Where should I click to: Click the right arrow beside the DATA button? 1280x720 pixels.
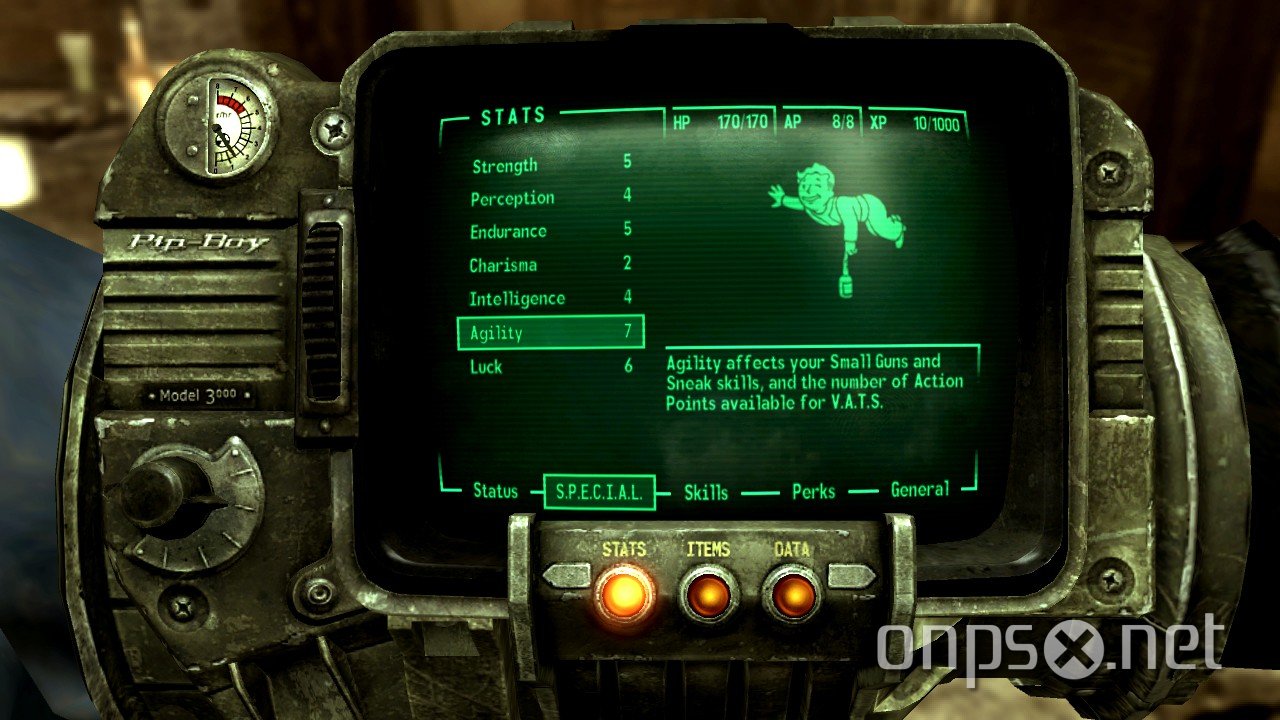click(x=849, y=574)
